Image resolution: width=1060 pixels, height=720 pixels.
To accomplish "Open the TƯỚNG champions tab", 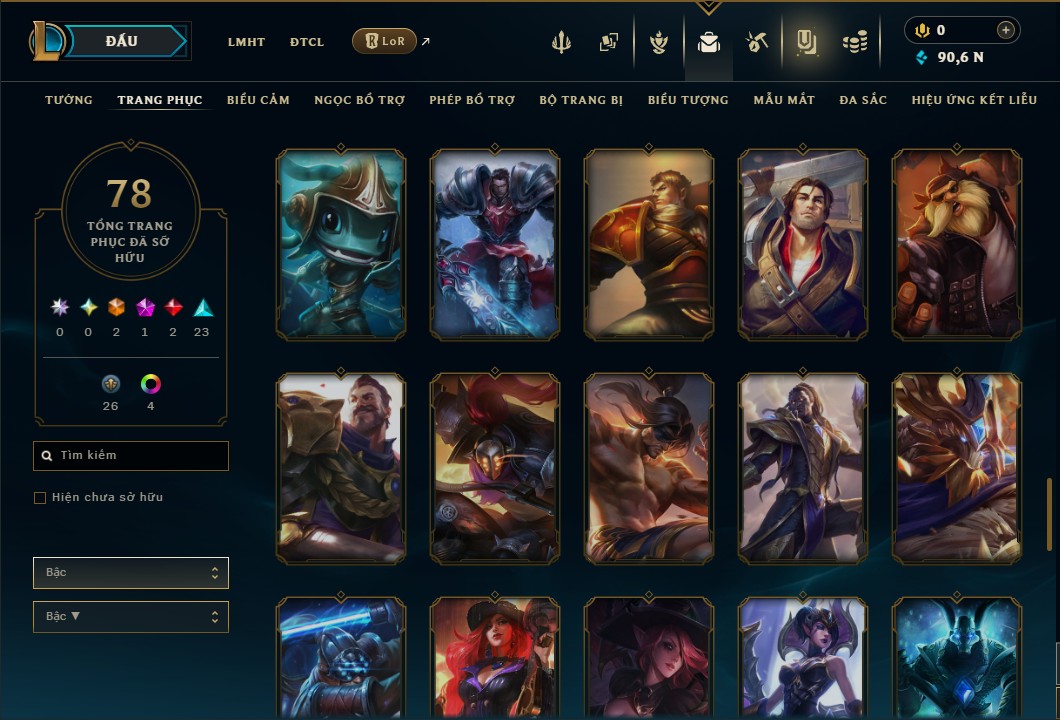I will click(x=69, y=100).
